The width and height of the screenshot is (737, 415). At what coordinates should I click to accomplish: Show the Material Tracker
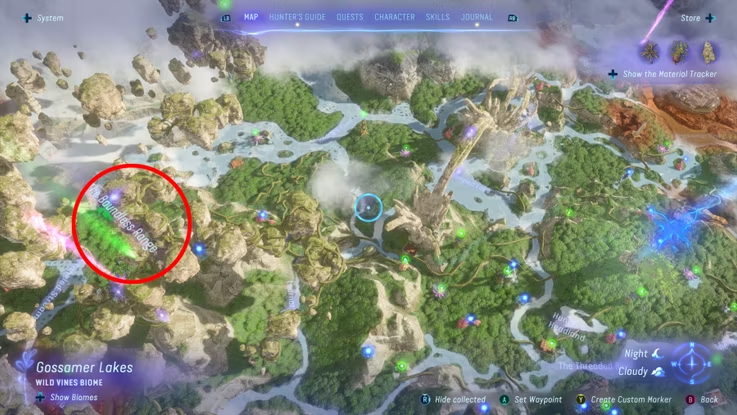(664, 74)
